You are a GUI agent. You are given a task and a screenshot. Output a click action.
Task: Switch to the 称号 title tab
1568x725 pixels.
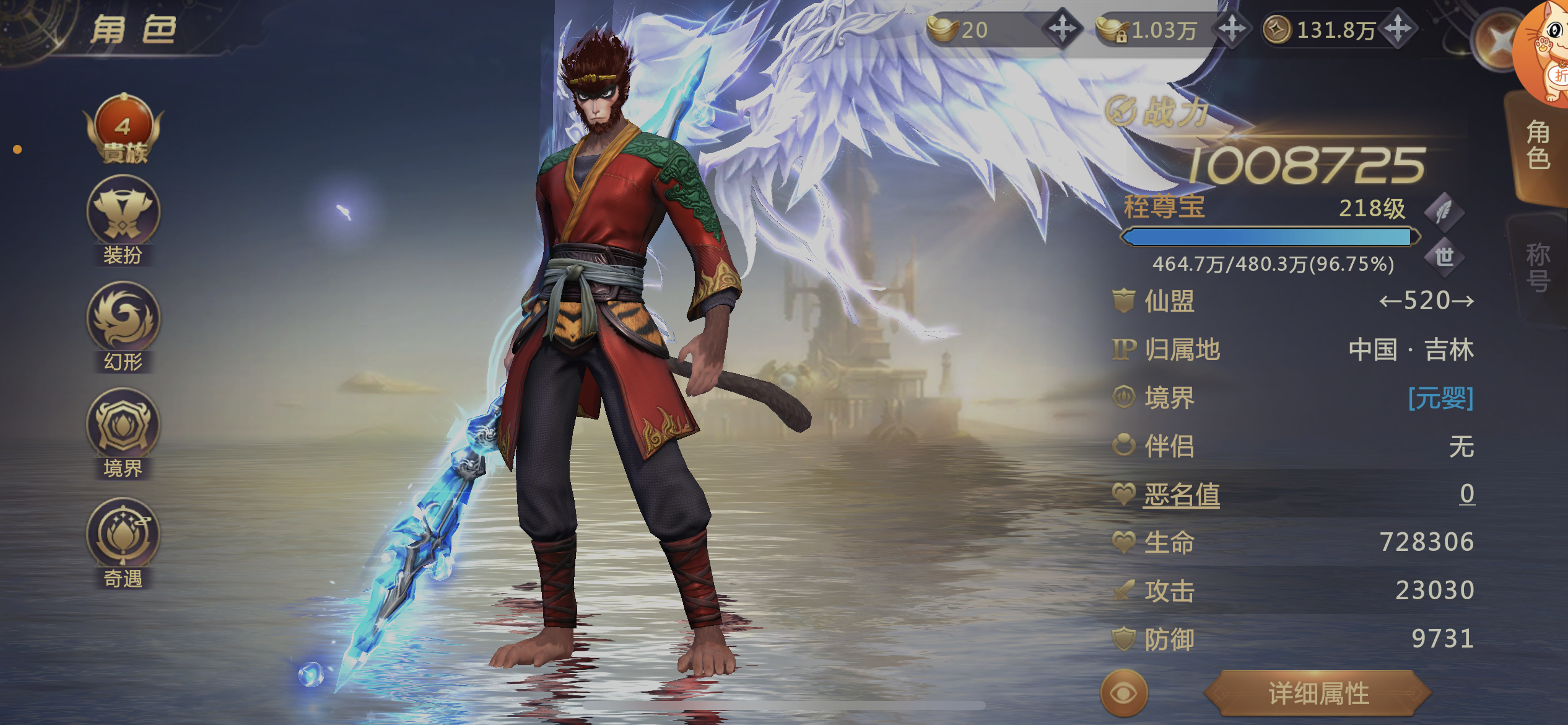pyautogui.click(x=1537, y=266)
